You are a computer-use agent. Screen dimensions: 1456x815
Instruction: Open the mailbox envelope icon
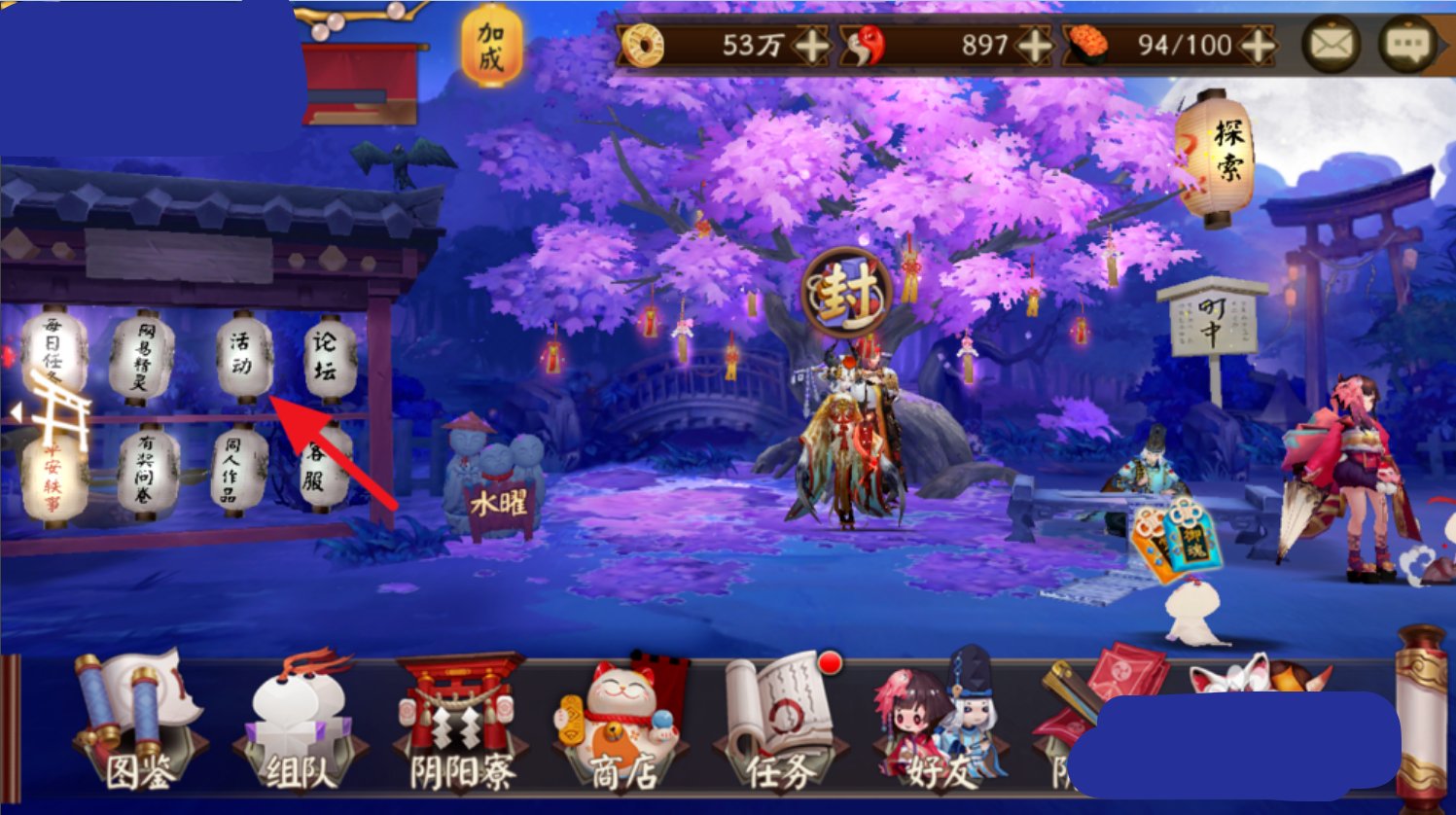click(x=1331, y=45)
